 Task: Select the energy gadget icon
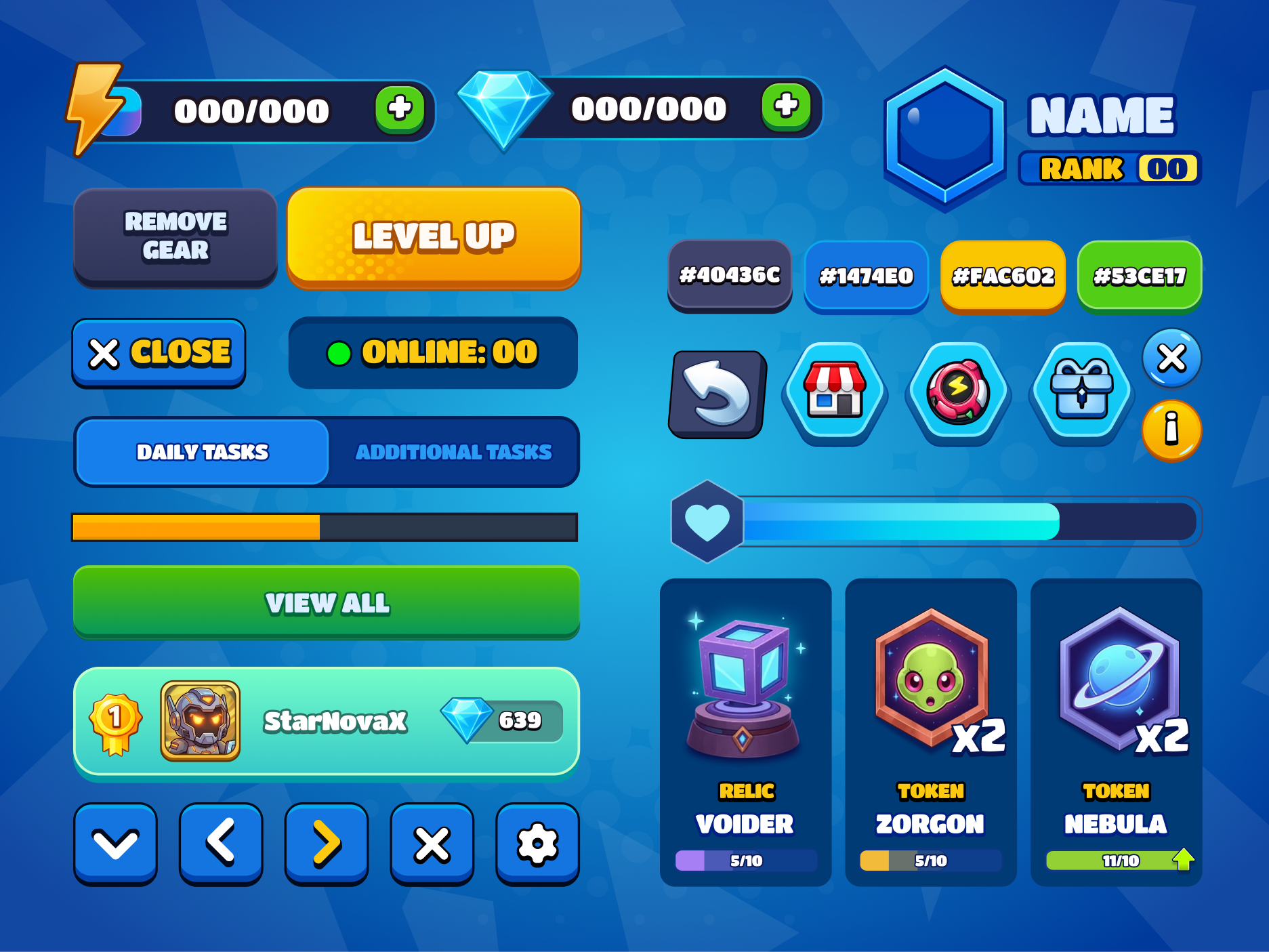pos(957,393)
